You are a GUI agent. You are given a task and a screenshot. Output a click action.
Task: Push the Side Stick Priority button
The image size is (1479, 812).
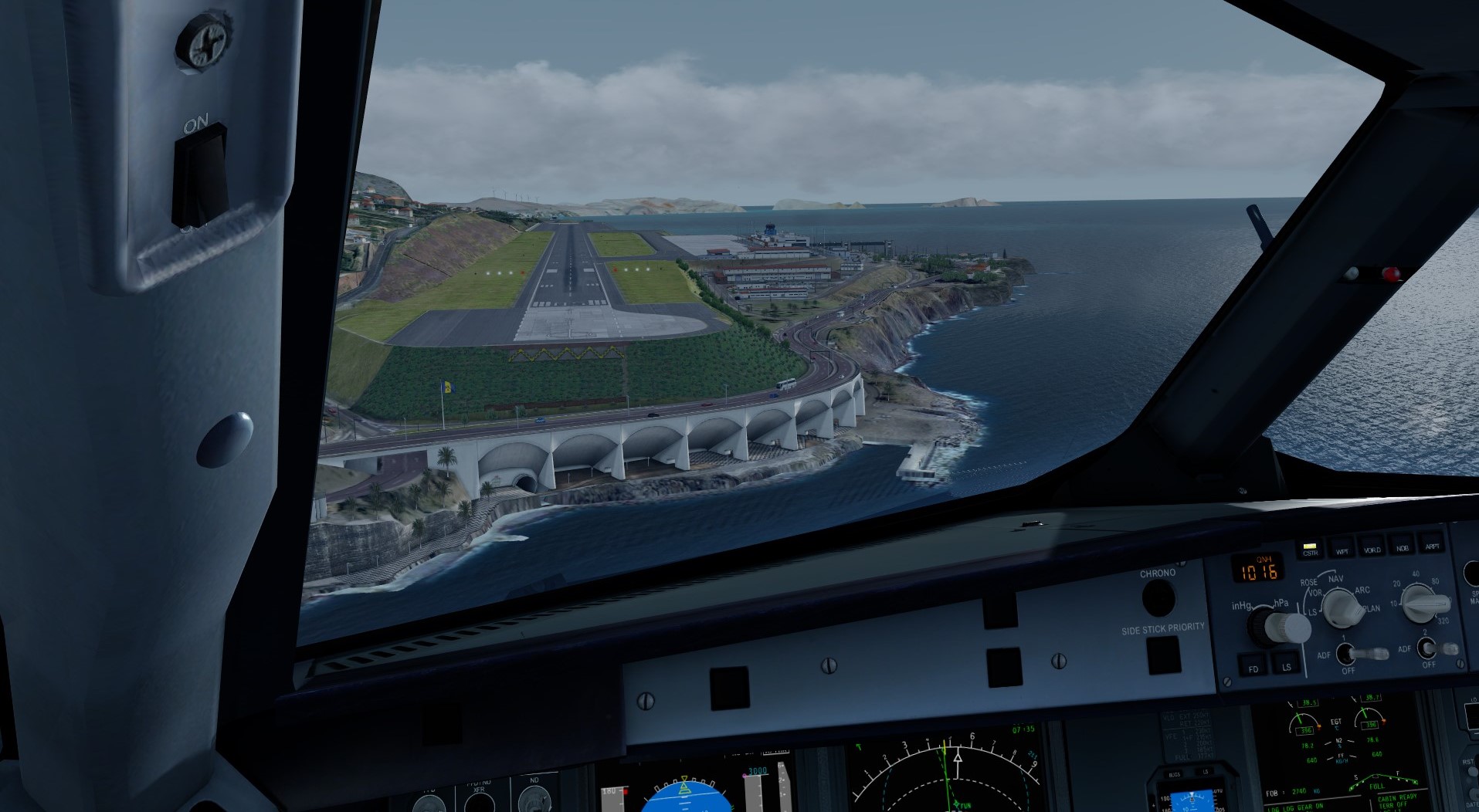click(1163, 655)
